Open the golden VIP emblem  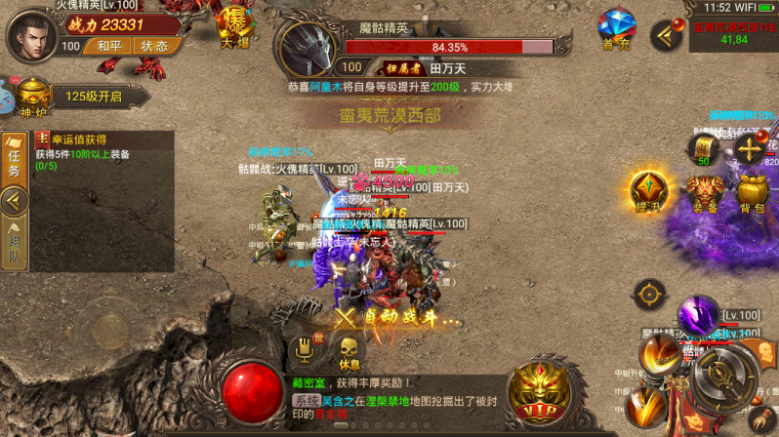pyautogui.click(x=540, y=392)
